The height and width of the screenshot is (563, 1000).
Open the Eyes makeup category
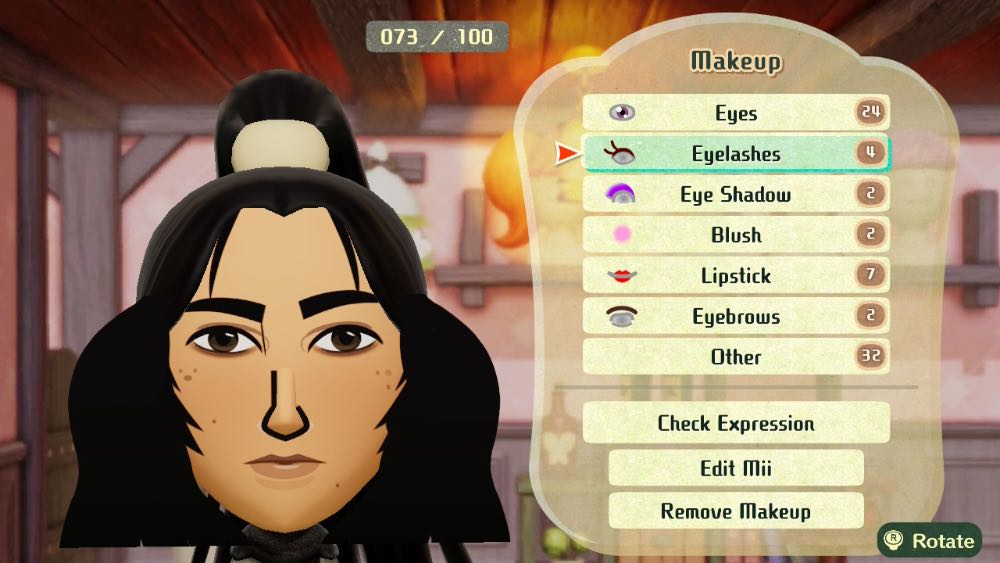735,113
